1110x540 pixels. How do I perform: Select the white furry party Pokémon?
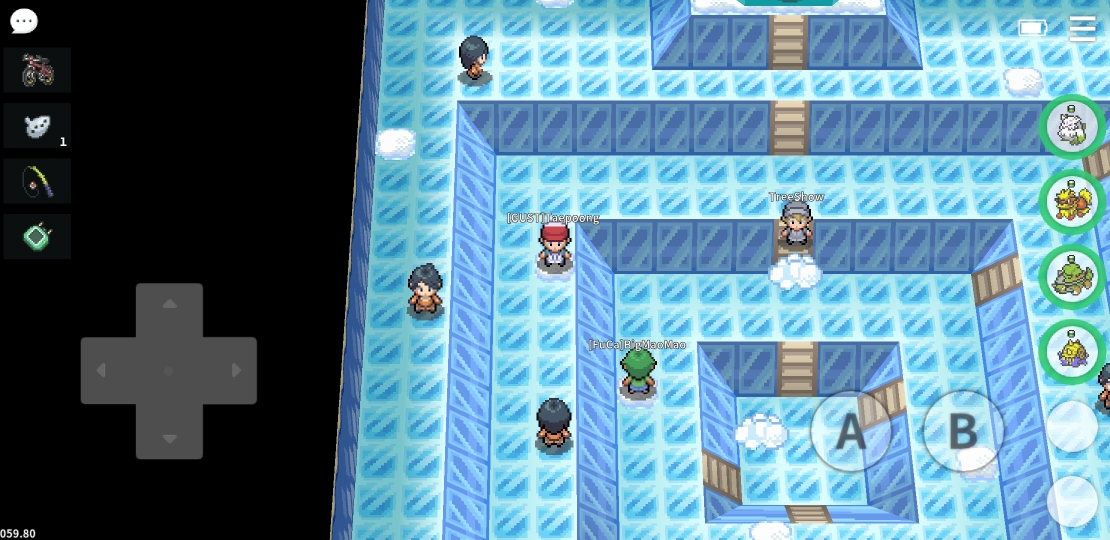[1072, 127]
